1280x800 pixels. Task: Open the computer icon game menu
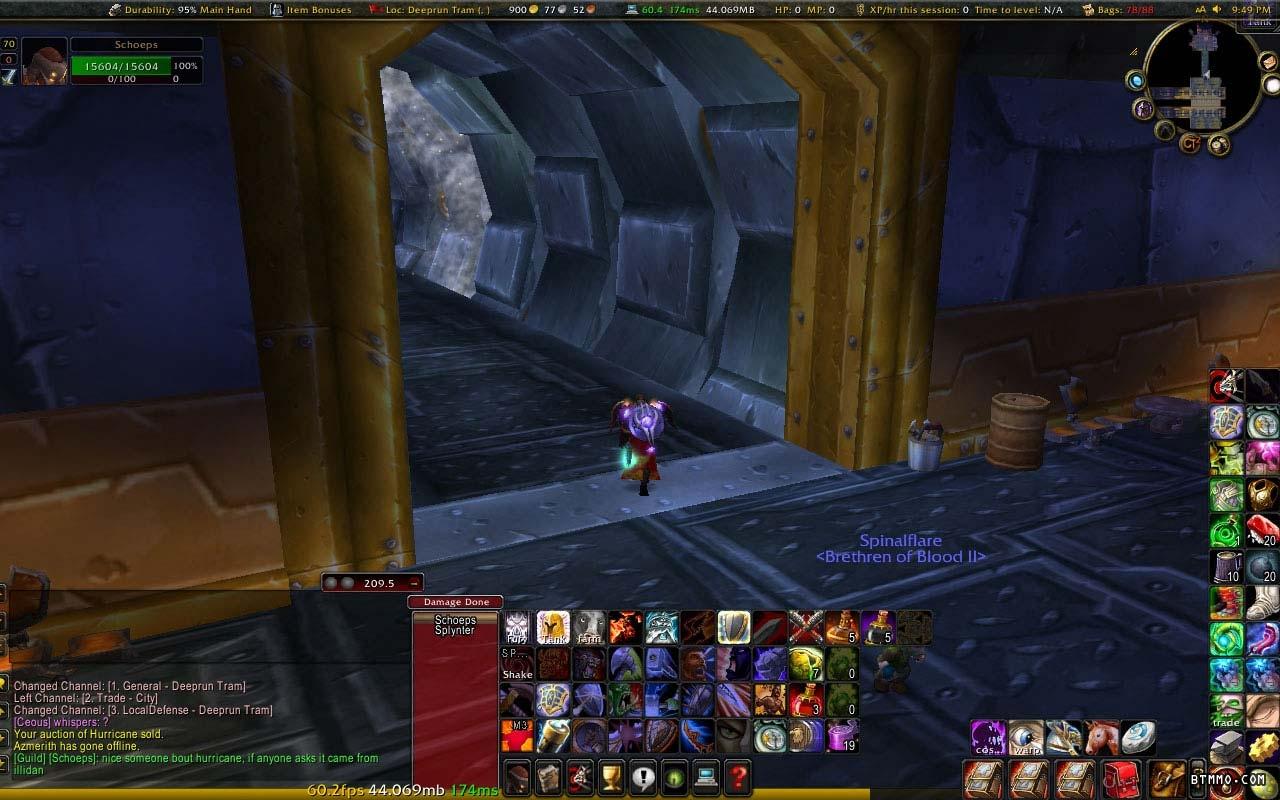click(705, 776)
